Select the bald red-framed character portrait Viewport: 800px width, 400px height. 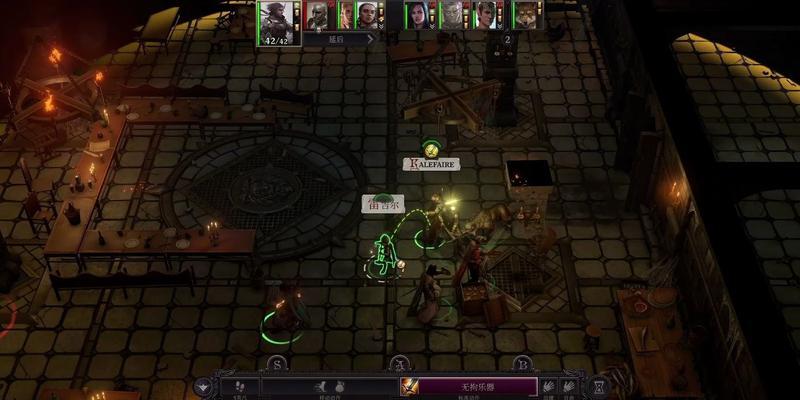tap(319, 14)
